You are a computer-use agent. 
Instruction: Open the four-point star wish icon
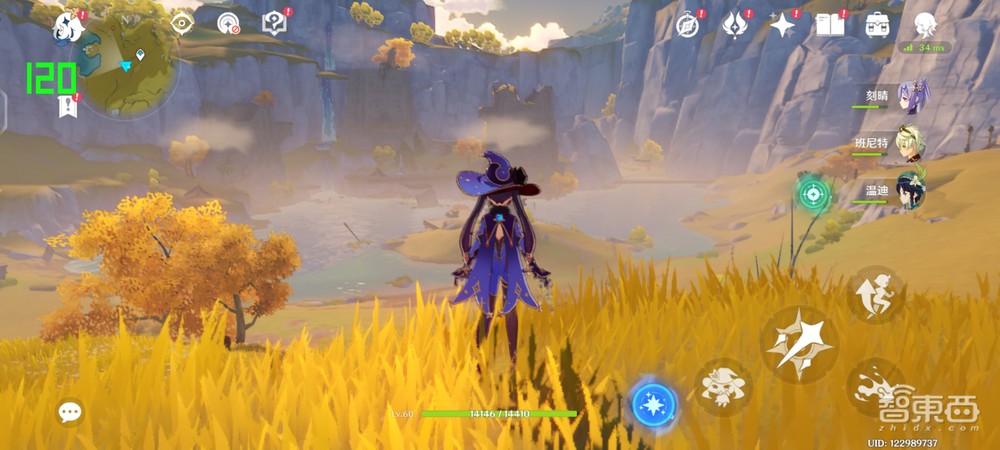tap(783, 25)
